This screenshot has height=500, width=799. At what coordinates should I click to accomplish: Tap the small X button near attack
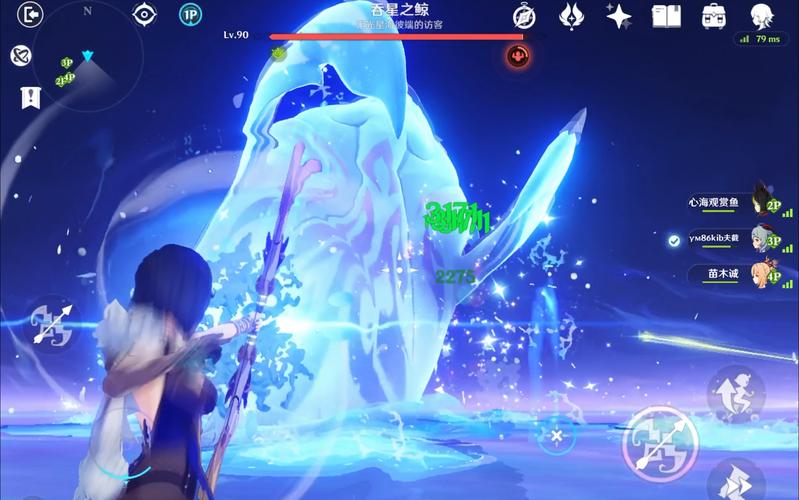click(557, 436)
